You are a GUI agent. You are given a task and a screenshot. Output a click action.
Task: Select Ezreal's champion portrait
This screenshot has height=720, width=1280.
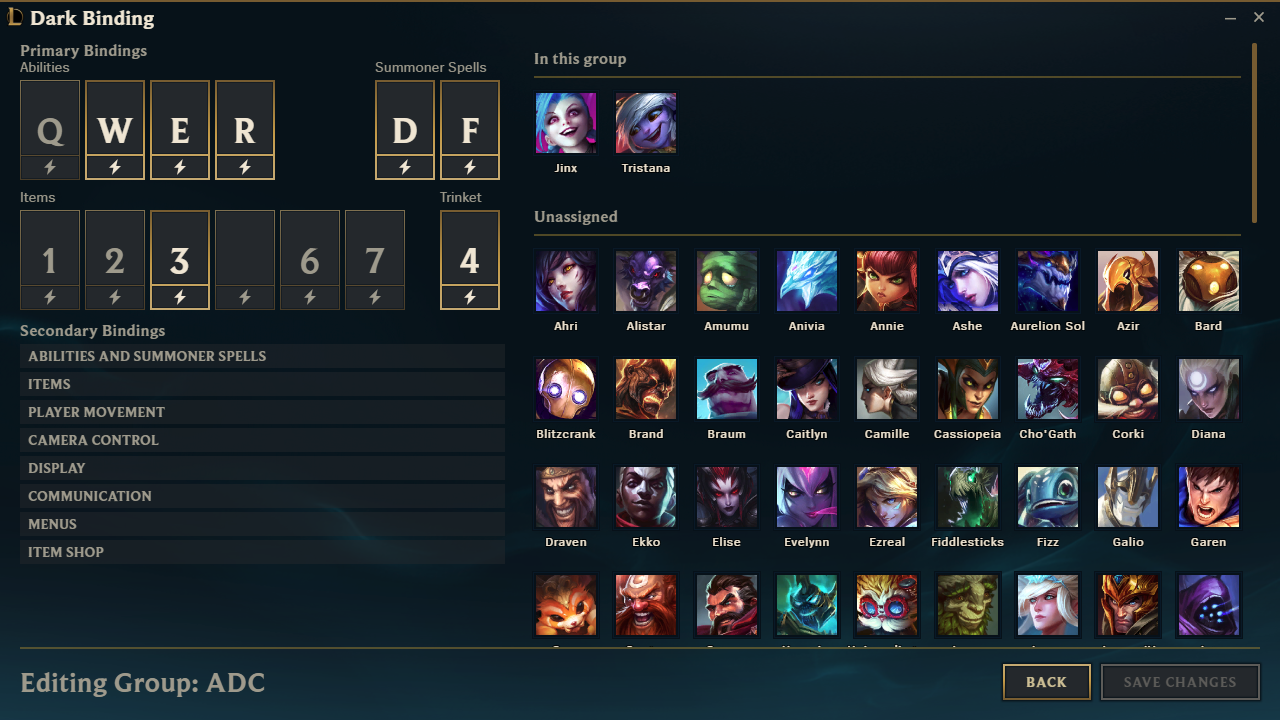(x=887, y=497)
